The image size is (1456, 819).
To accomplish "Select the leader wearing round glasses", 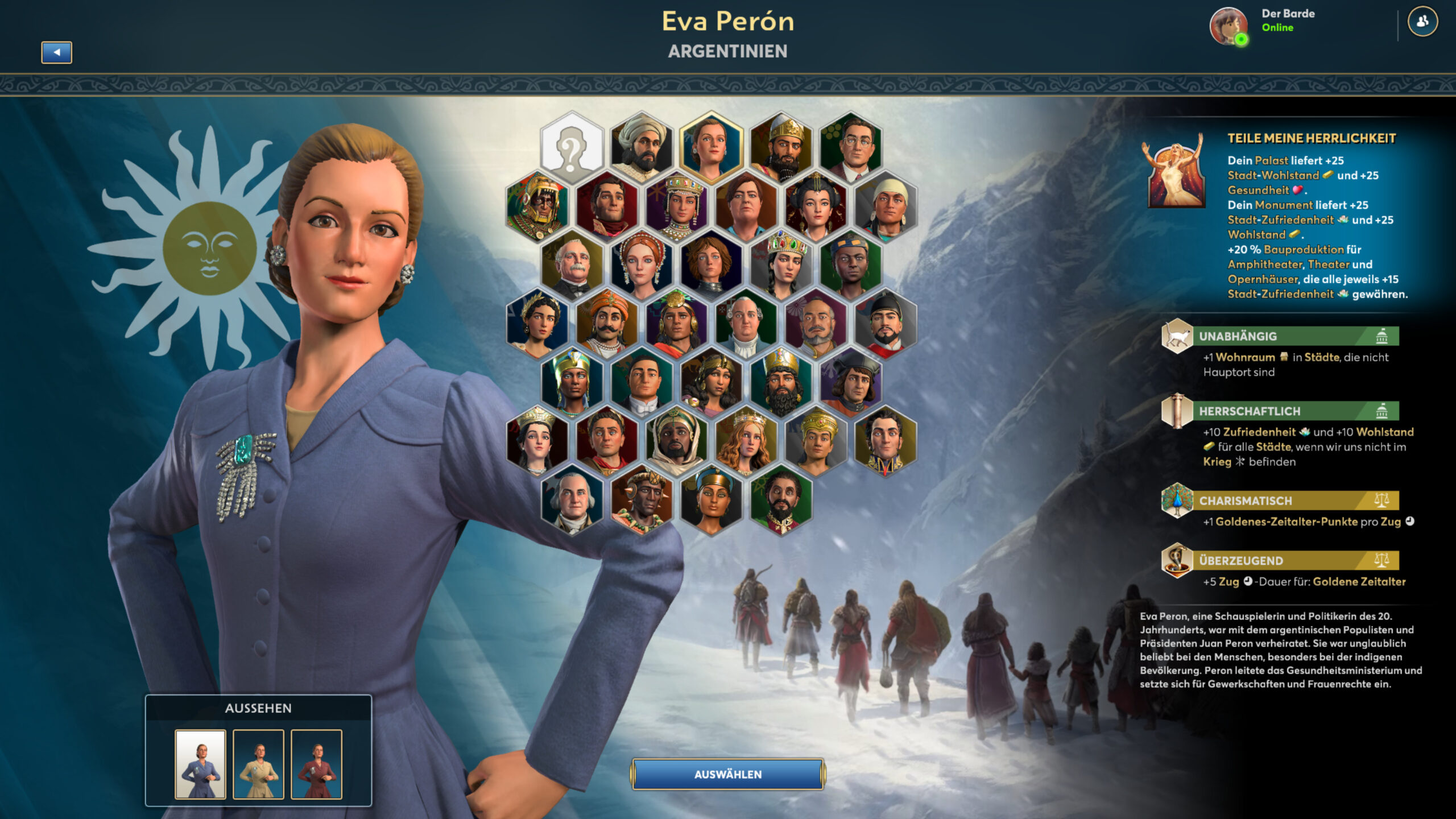I will pyautogui.click(x=851, y=147).
